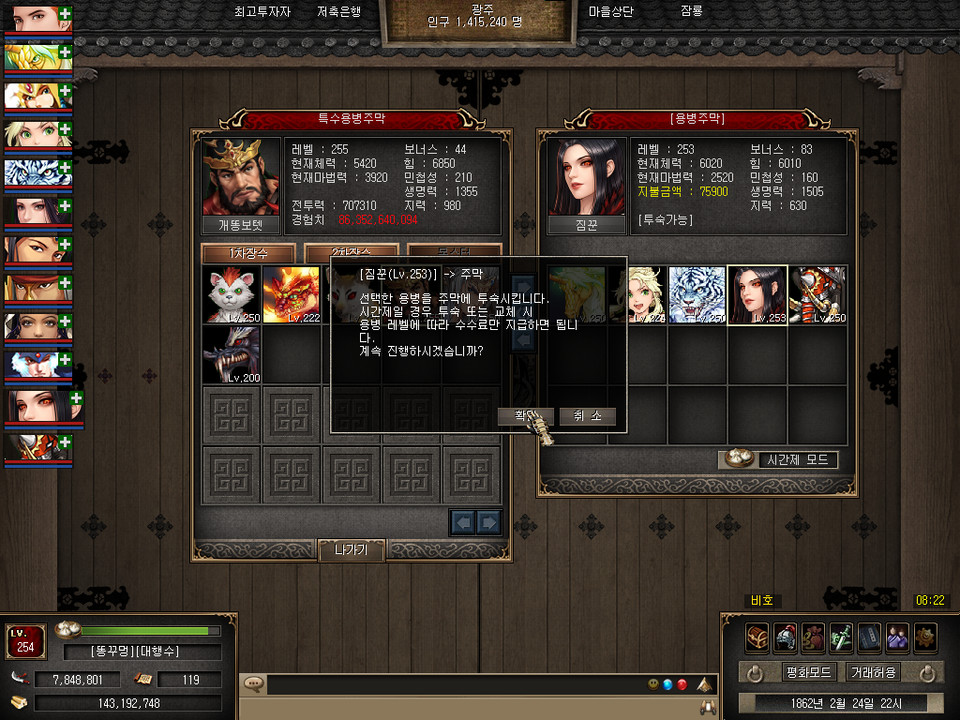Select the black-haired woman mercenary Lv.253
The width and height of the screenshot is (960, 720).
click(757, 295)
